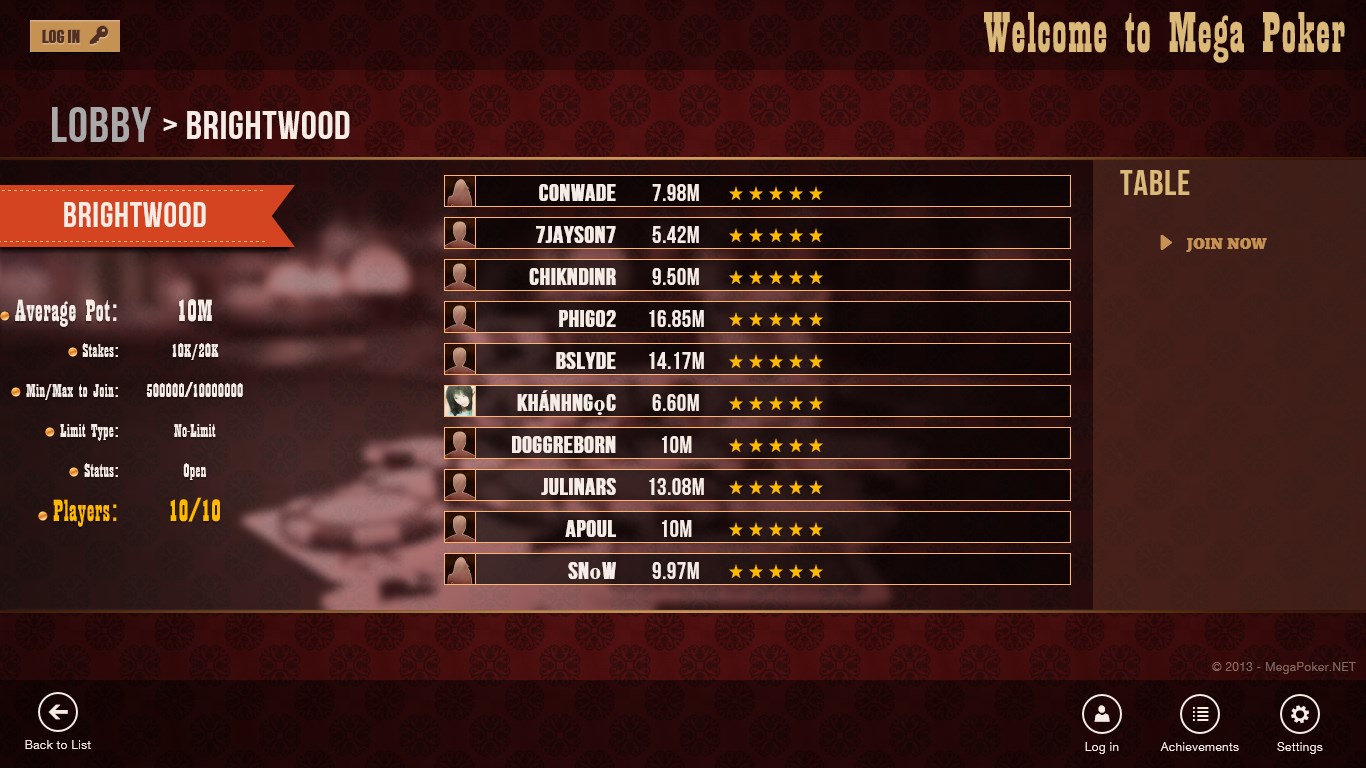
Task: Click SNoW's avatar icon
Action: click(x=459, y=569)
